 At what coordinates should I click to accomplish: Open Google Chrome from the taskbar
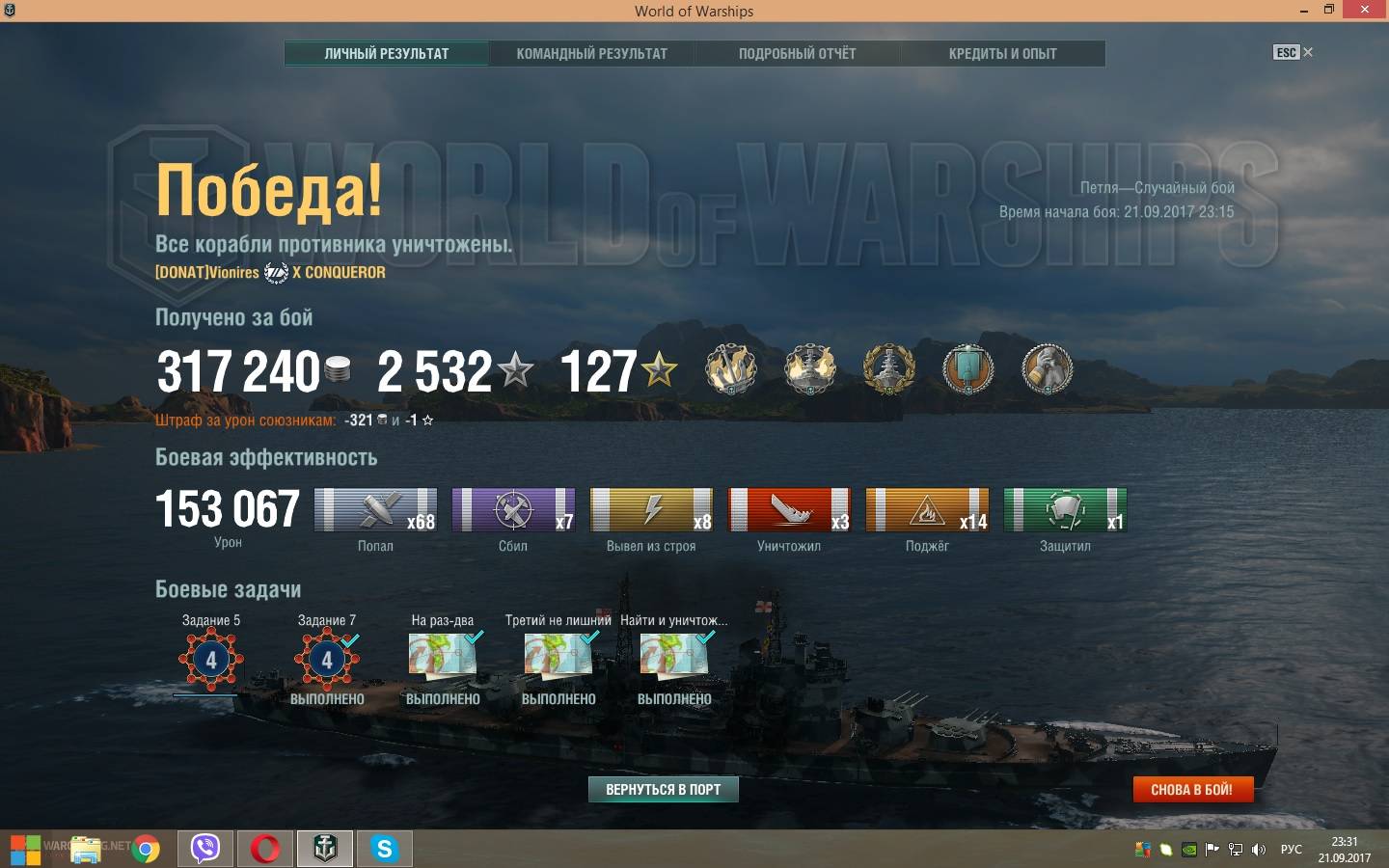[146, 849]
